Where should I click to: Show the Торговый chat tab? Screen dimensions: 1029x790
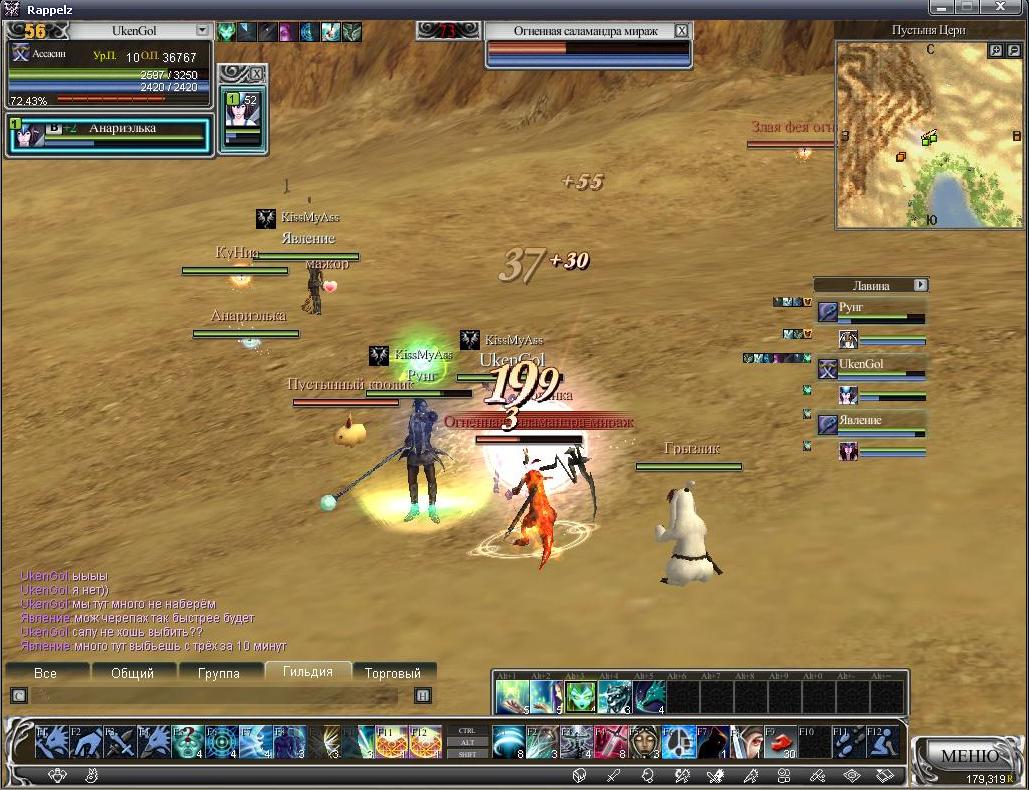click(x=393, y=673)
